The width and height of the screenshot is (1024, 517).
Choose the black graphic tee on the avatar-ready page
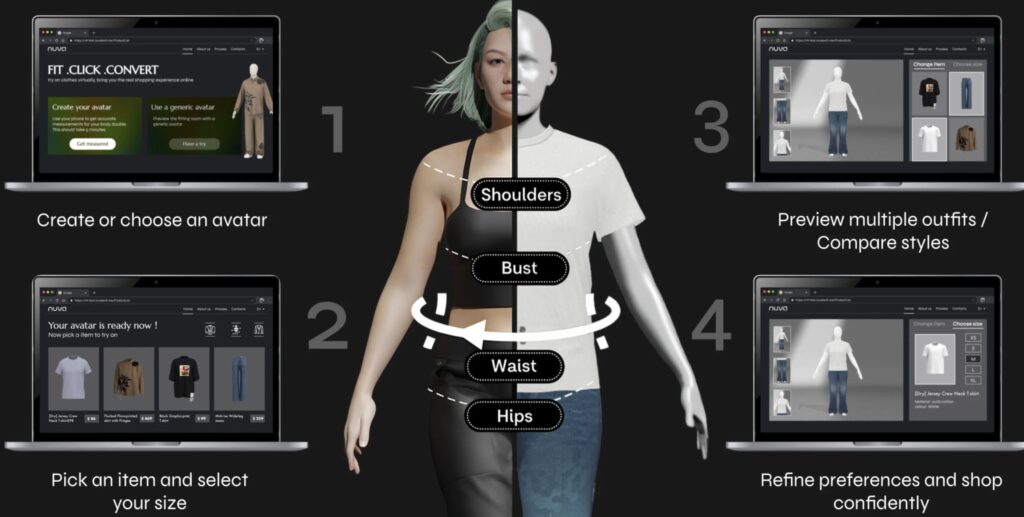[184, 378]
